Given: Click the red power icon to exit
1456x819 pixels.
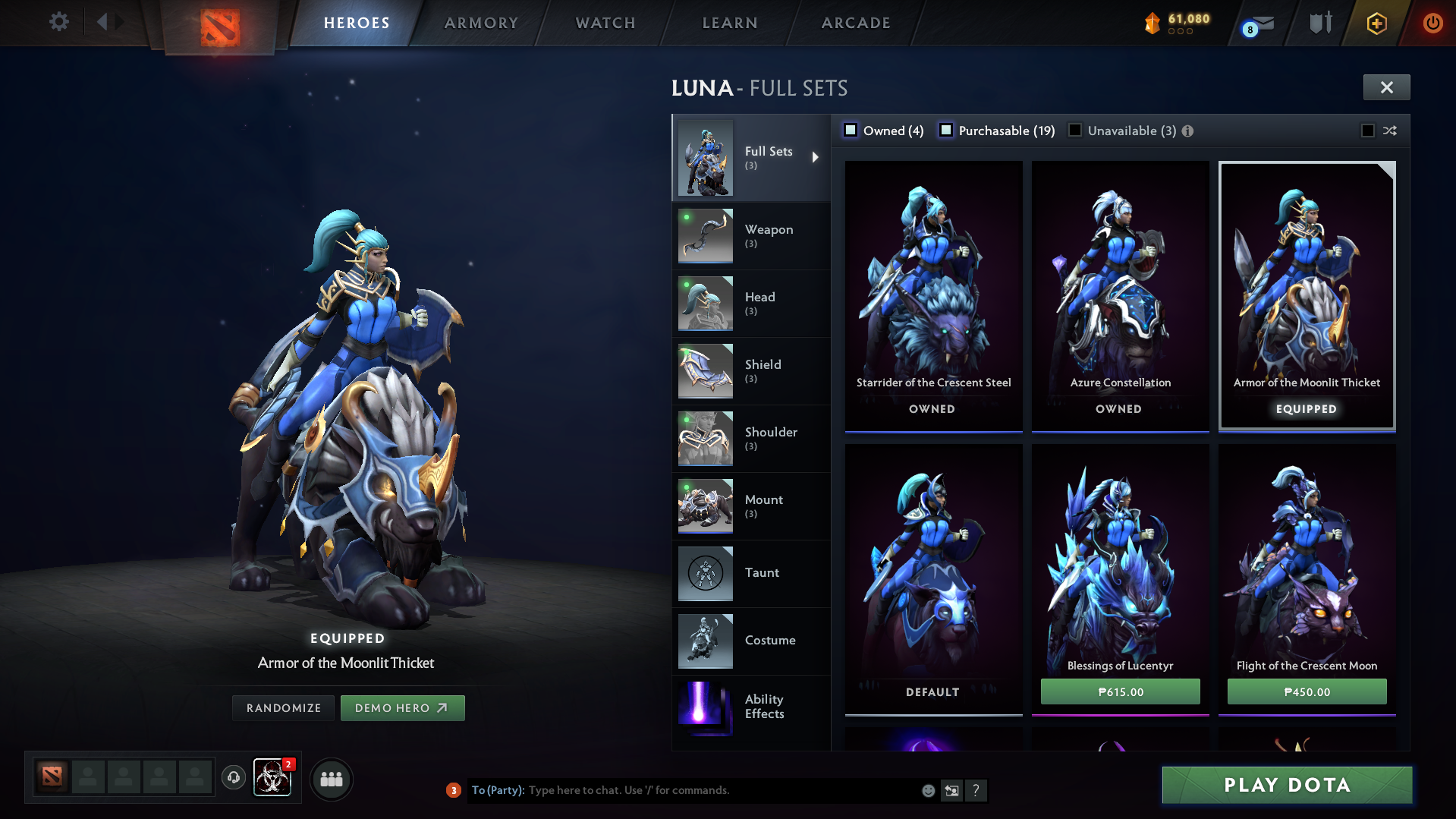Looking at the screenshot, I should (x=1432, y=23).
